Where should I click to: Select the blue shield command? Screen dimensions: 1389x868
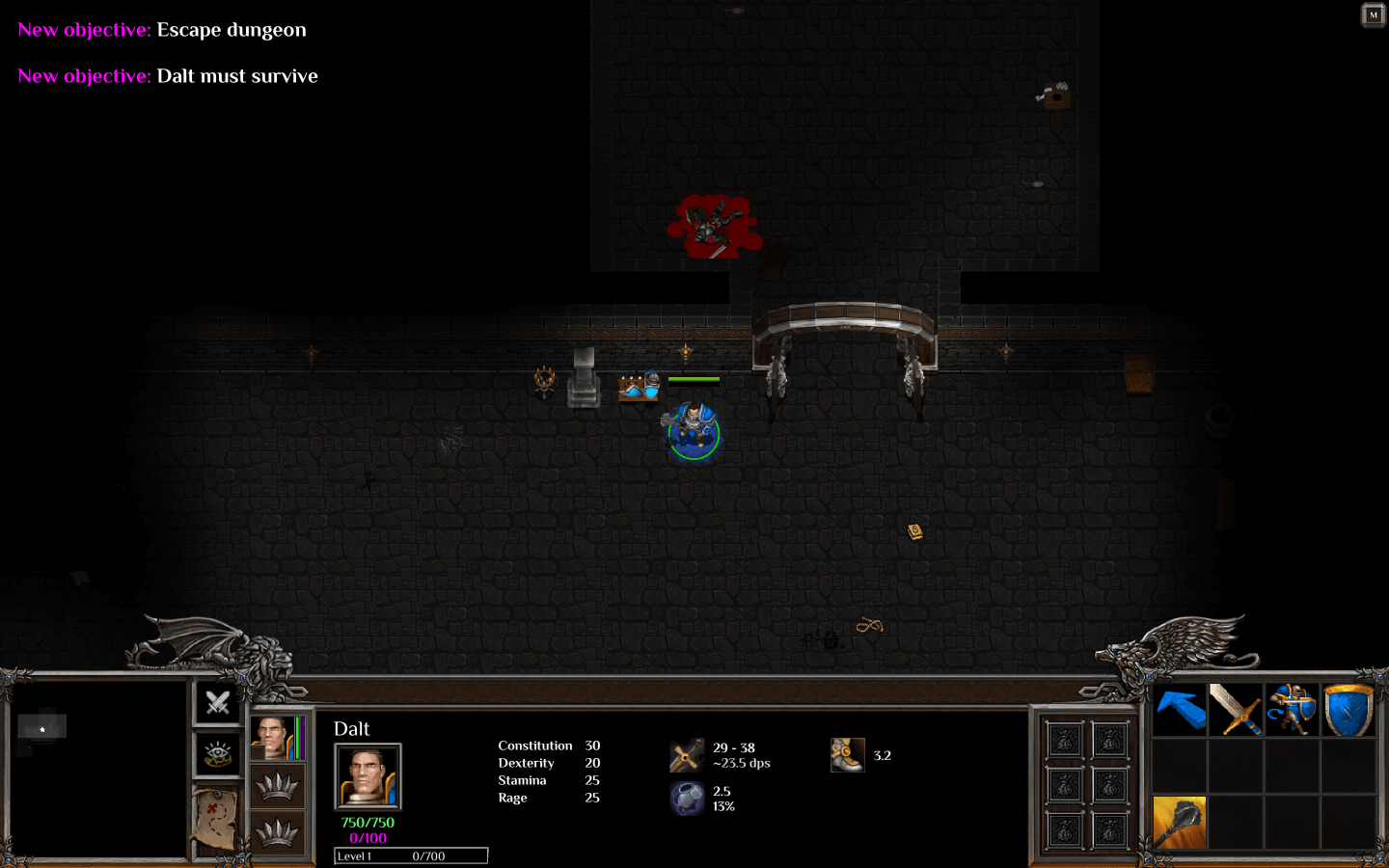tap(1348, 711)
